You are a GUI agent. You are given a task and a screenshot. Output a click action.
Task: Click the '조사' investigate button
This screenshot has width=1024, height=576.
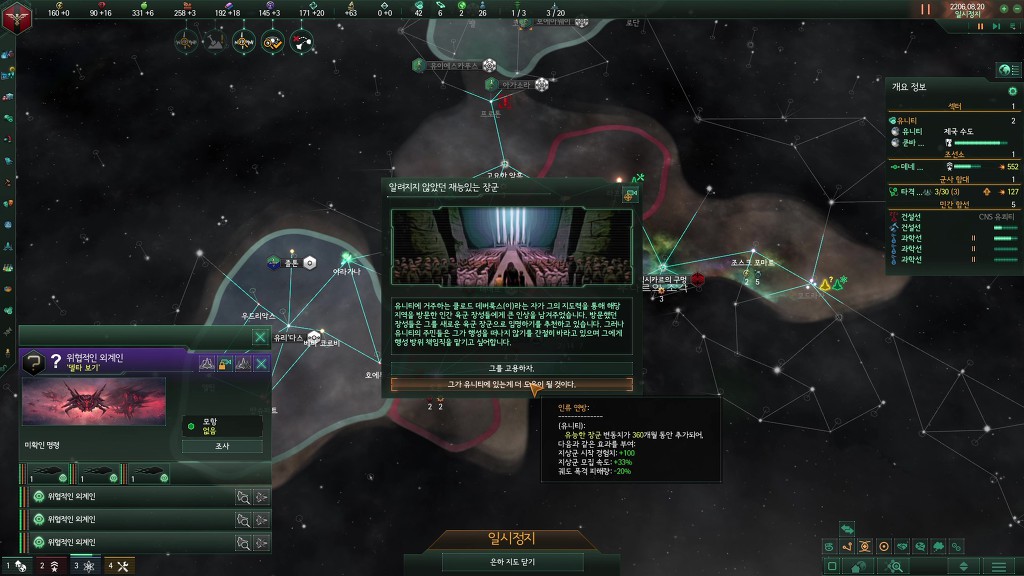tap(222, 446)
